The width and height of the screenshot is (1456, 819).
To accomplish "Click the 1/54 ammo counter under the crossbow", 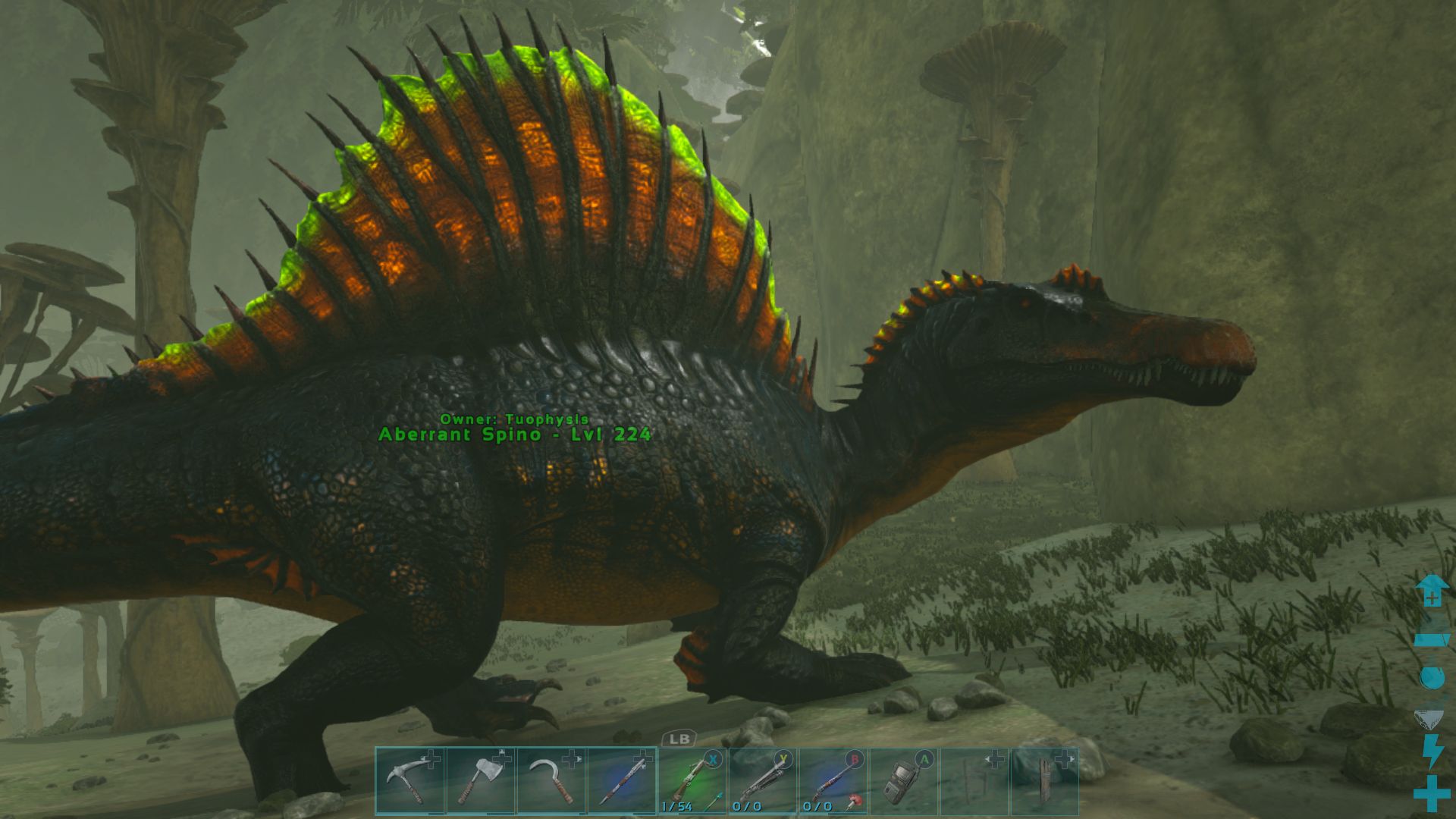I will 675,808.
